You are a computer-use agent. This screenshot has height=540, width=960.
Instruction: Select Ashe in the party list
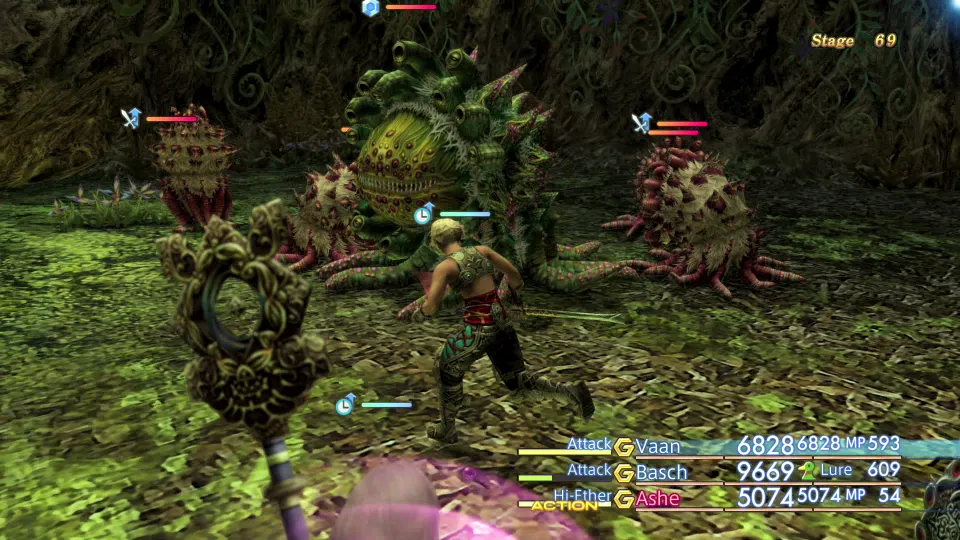pos(657,498)
